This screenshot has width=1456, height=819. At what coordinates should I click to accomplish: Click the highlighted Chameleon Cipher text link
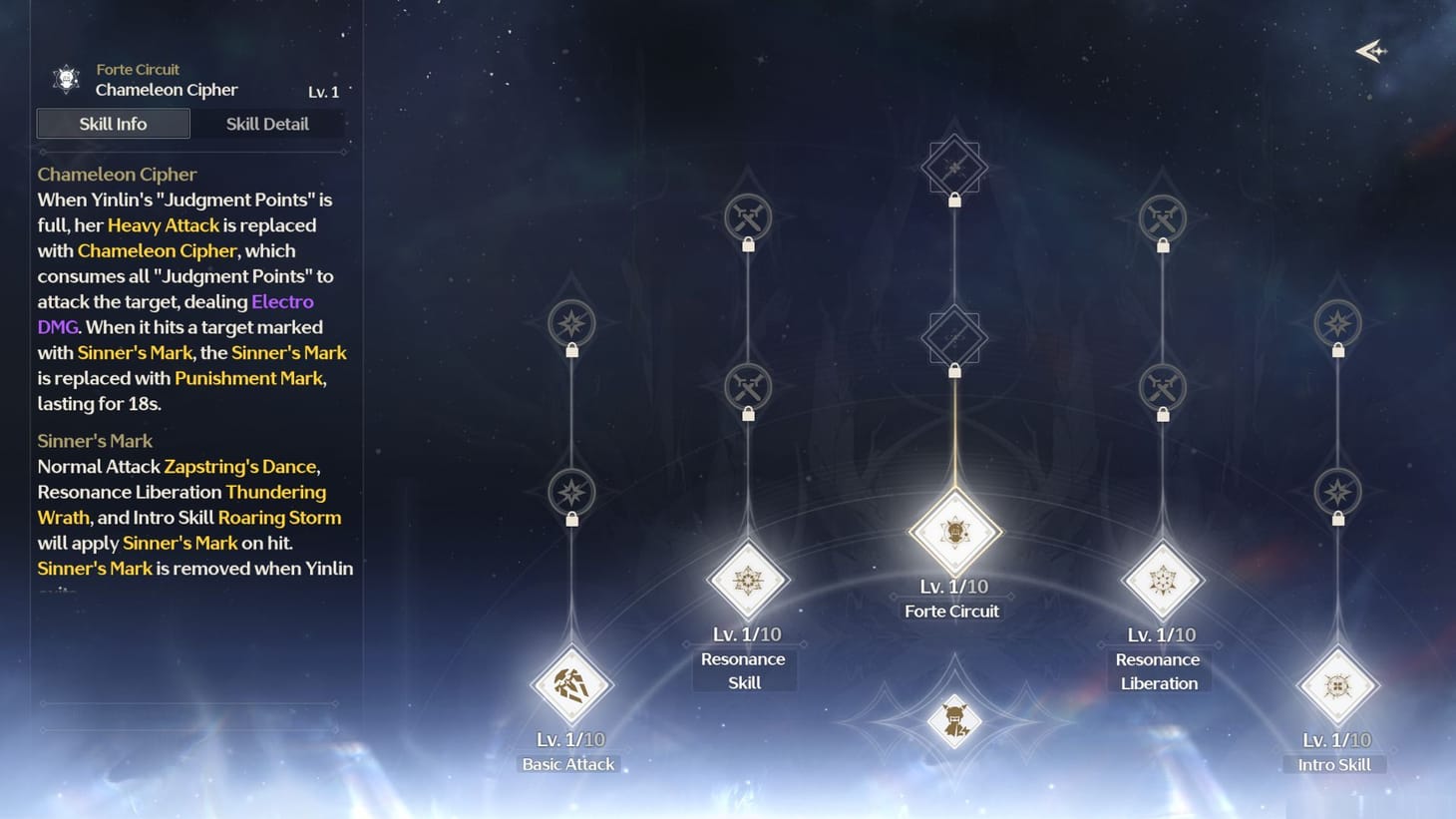point(156,250)
